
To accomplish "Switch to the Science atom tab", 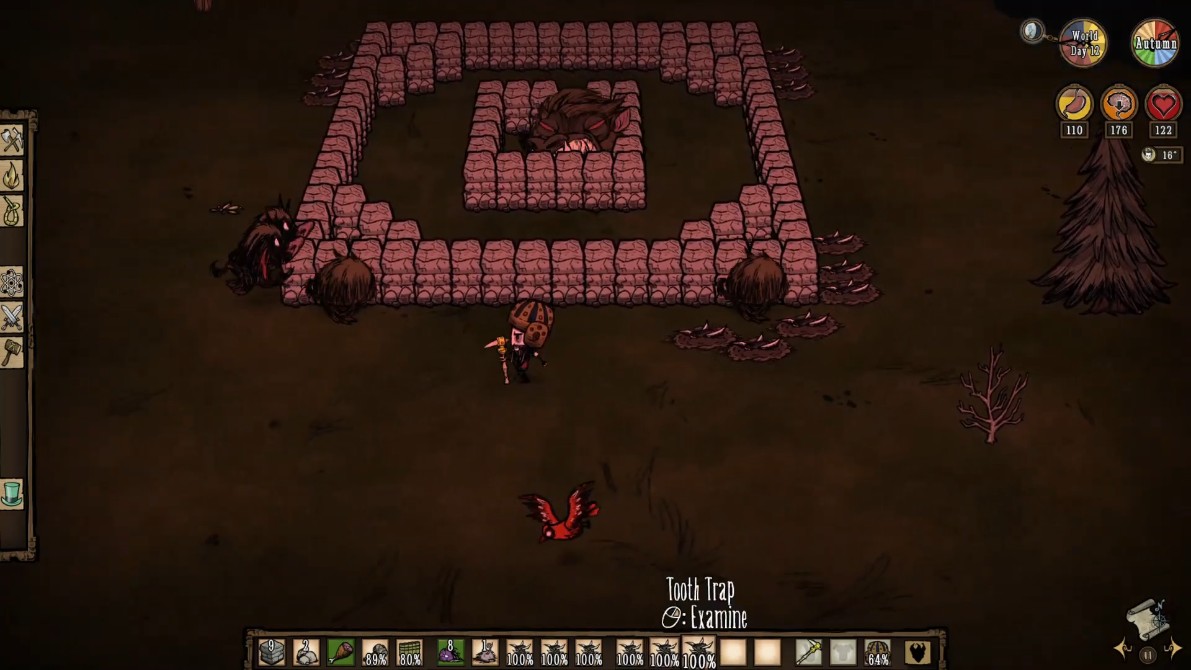I will [x=12, y=283].
